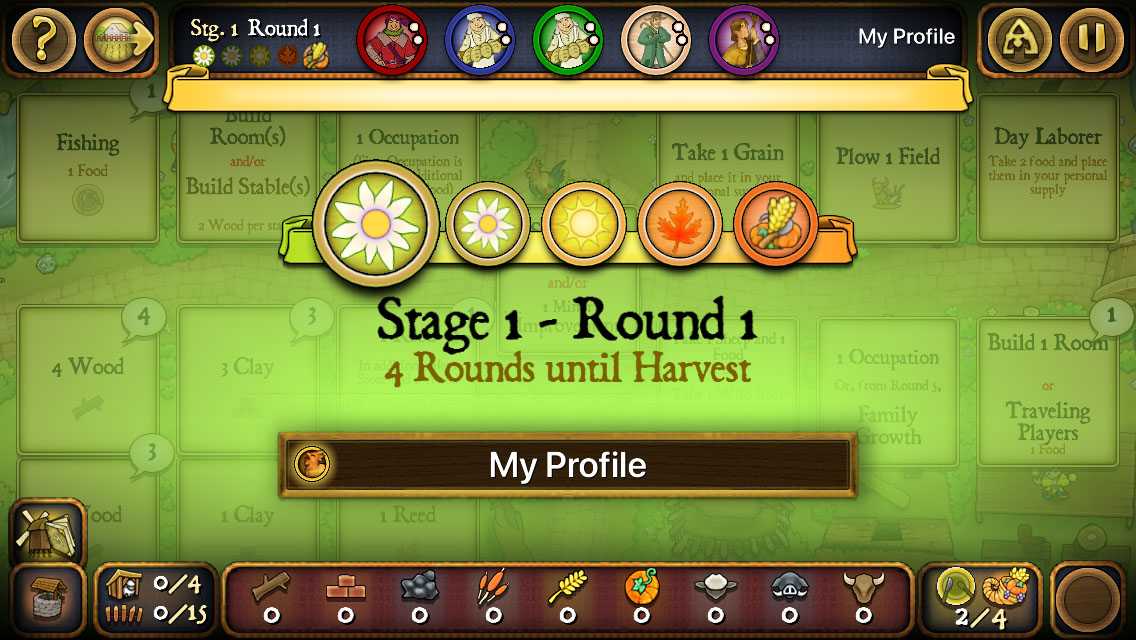The image size is (1136, 640).
Task: Open the windmill and cards icon
Action: 46,530
